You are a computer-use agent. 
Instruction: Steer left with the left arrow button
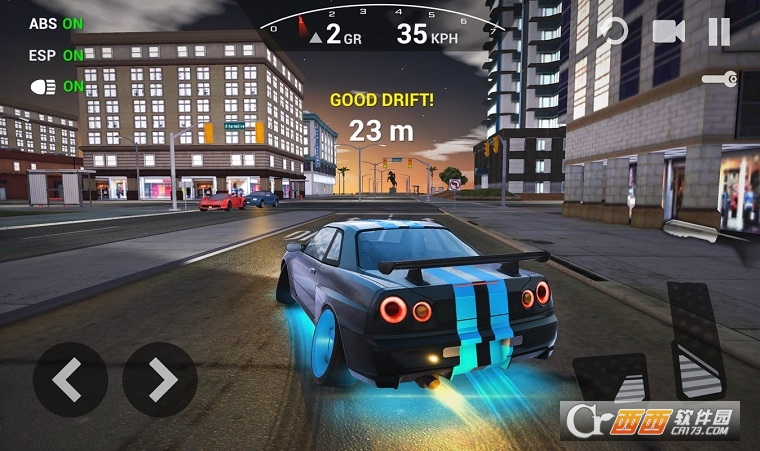70,379
